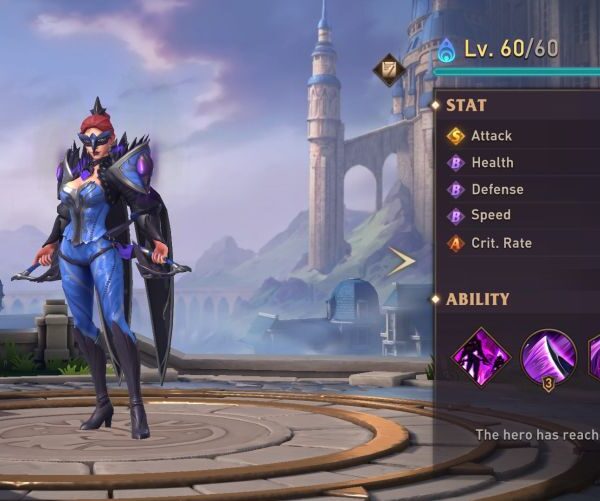Open the diamond-shaped scroll icon near level
This screenshot has width=600, height=501.
[x=387, y=70]
